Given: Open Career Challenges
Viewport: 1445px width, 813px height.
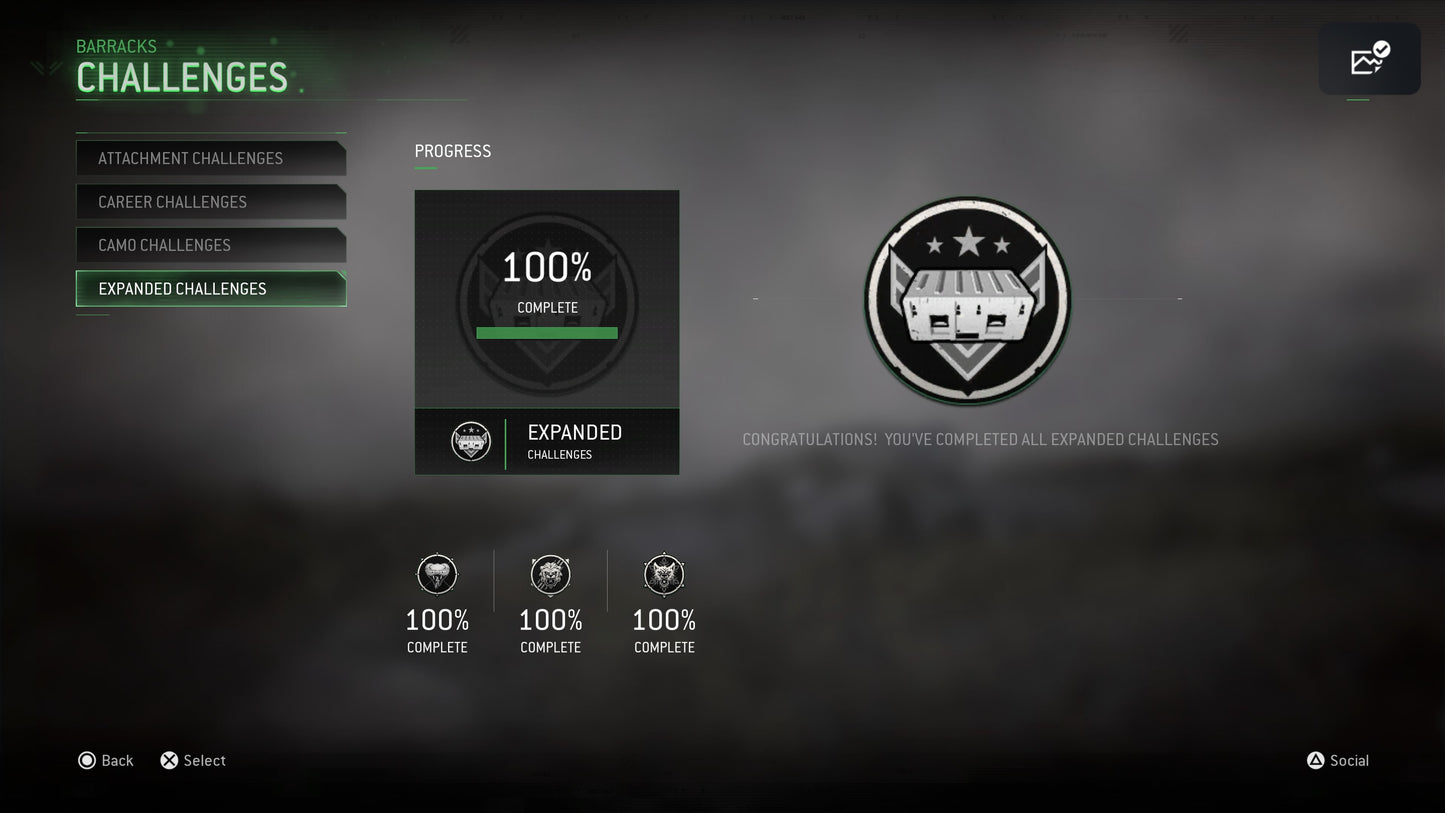Looking at the screenshot, I should click(211, 201).
